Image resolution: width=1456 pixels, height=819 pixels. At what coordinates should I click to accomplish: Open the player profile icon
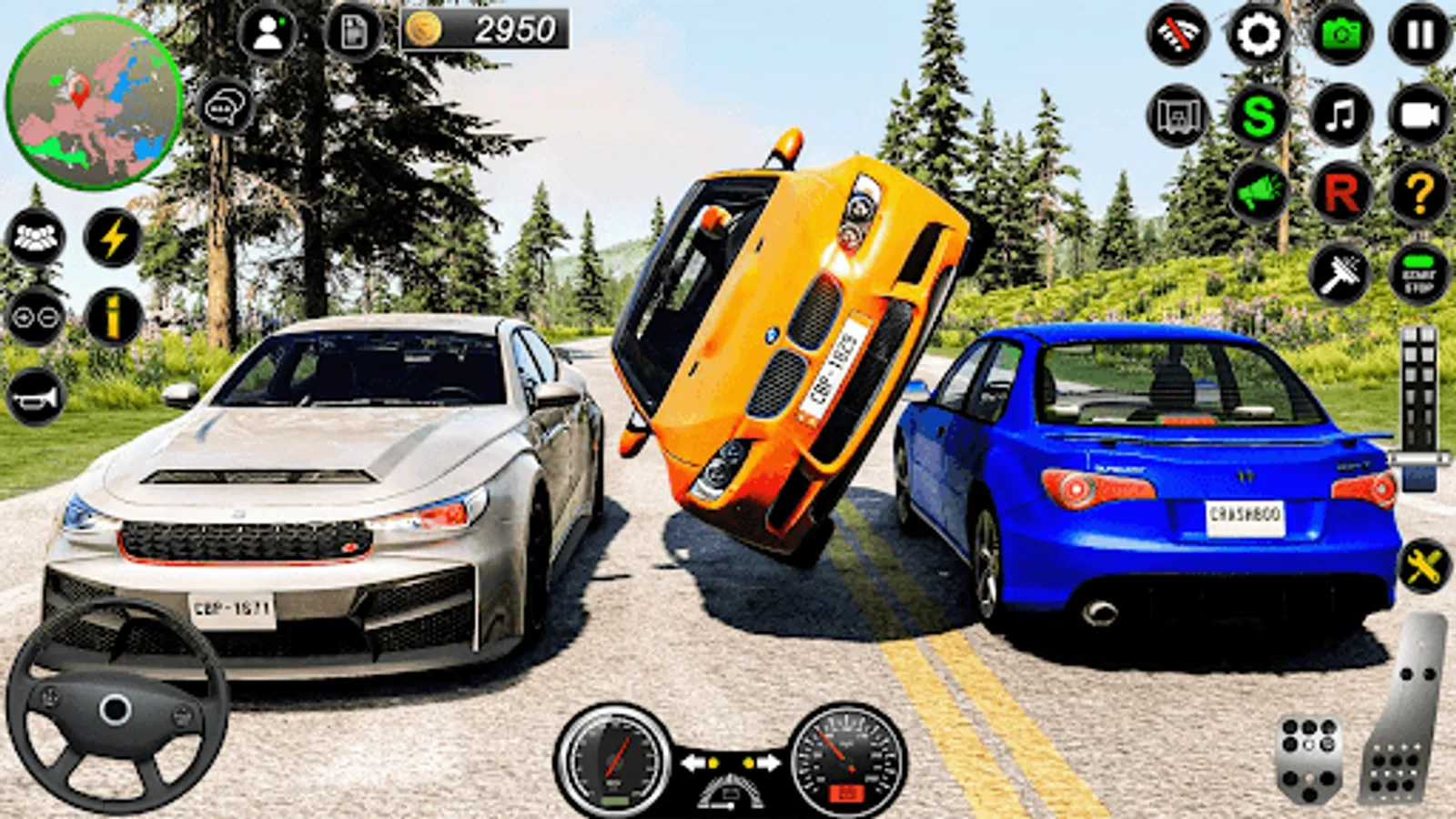pos(268,34)
